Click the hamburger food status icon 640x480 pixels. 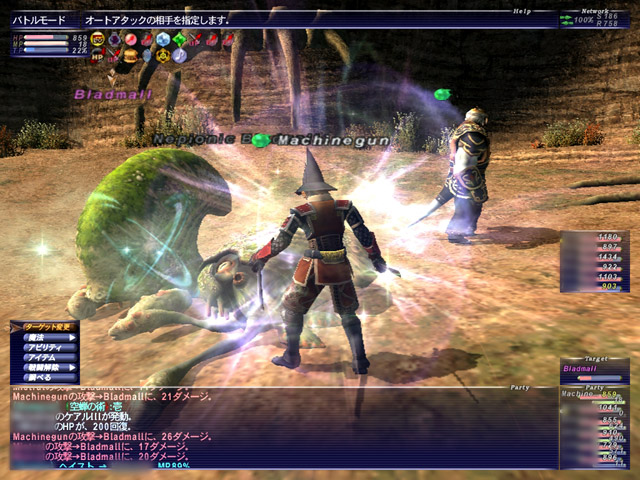130,56
